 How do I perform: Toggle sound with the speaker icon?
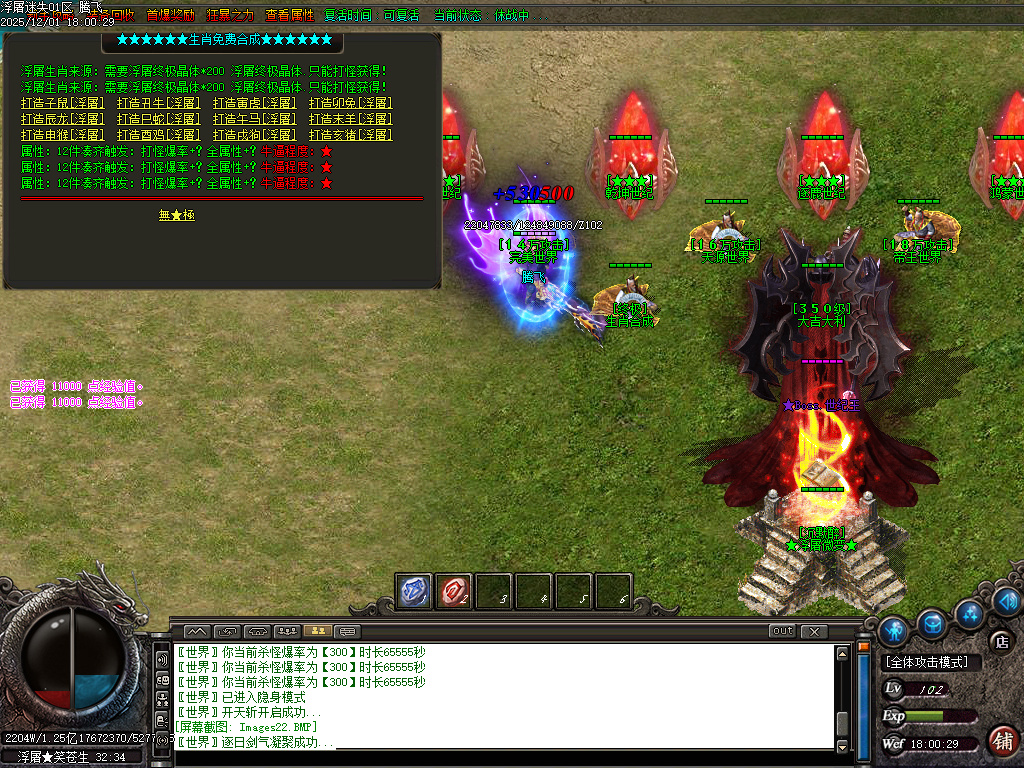[1005, 600]
